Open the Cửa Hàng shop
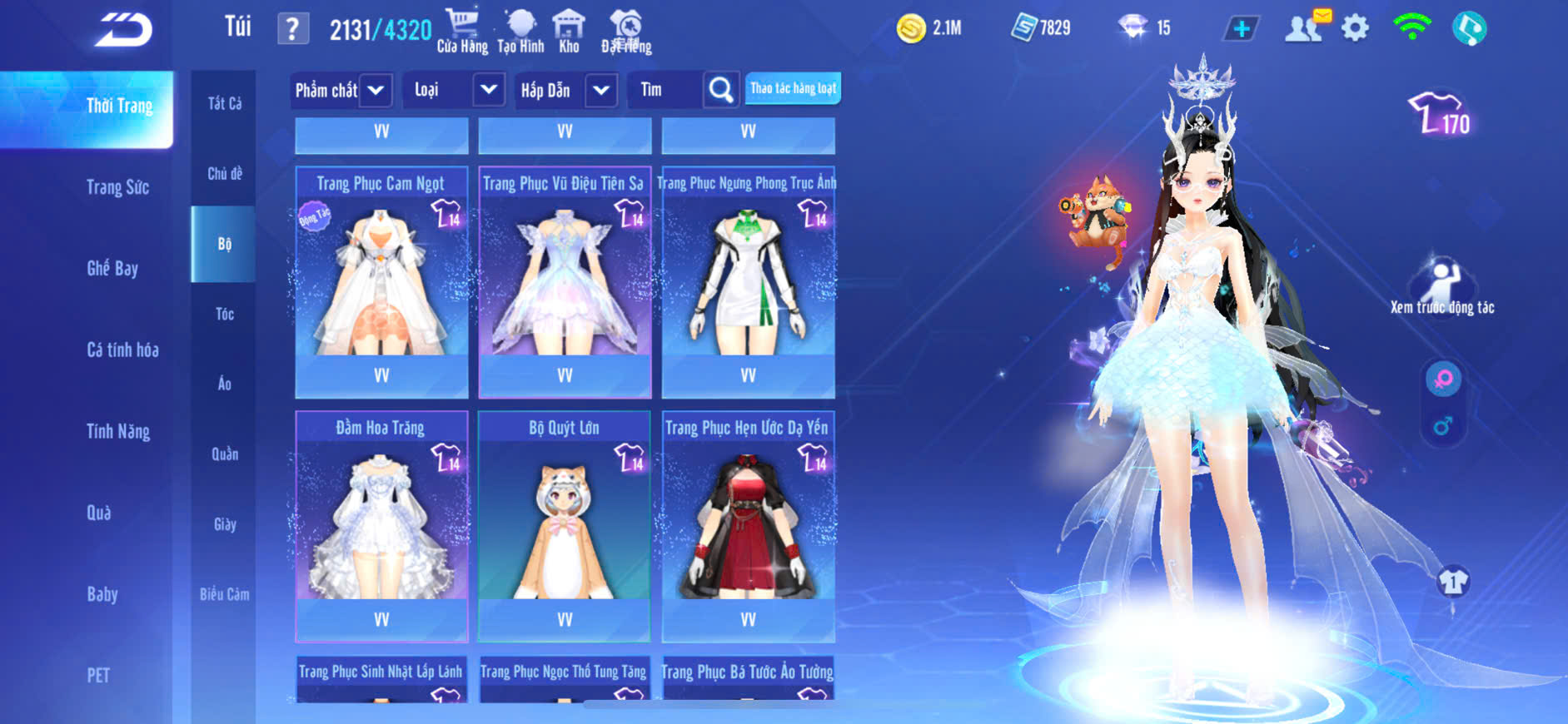Image resolution: width=1568 pixels, height=724 pixels. (x=462, y=32)
